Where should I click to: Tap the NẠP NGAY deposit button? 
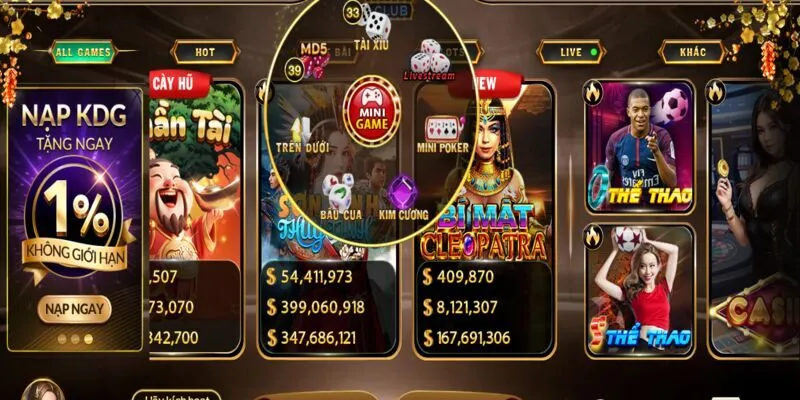coord(75,308)
